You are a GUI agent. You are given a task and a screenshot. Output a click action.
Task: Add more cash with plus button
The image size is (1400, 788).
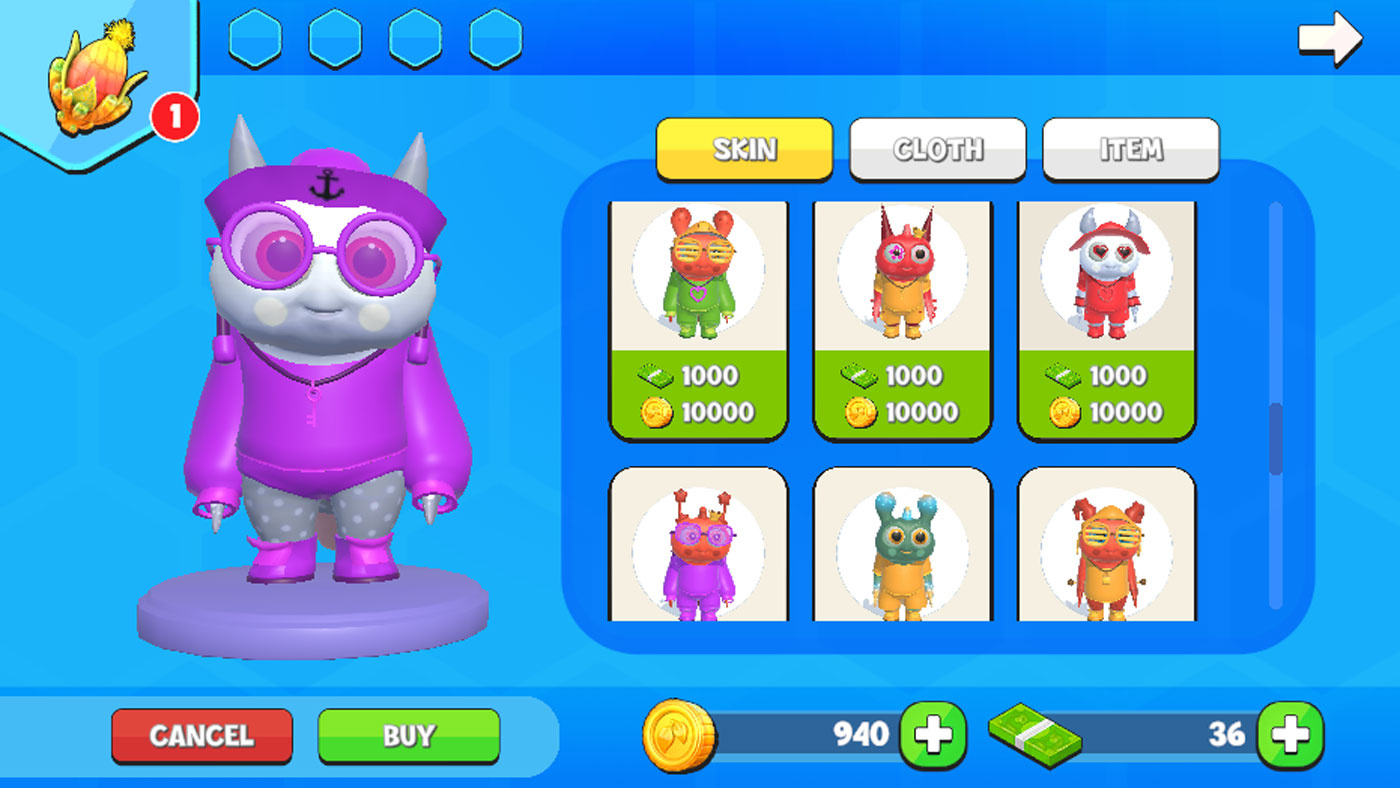coord(1289,736)
